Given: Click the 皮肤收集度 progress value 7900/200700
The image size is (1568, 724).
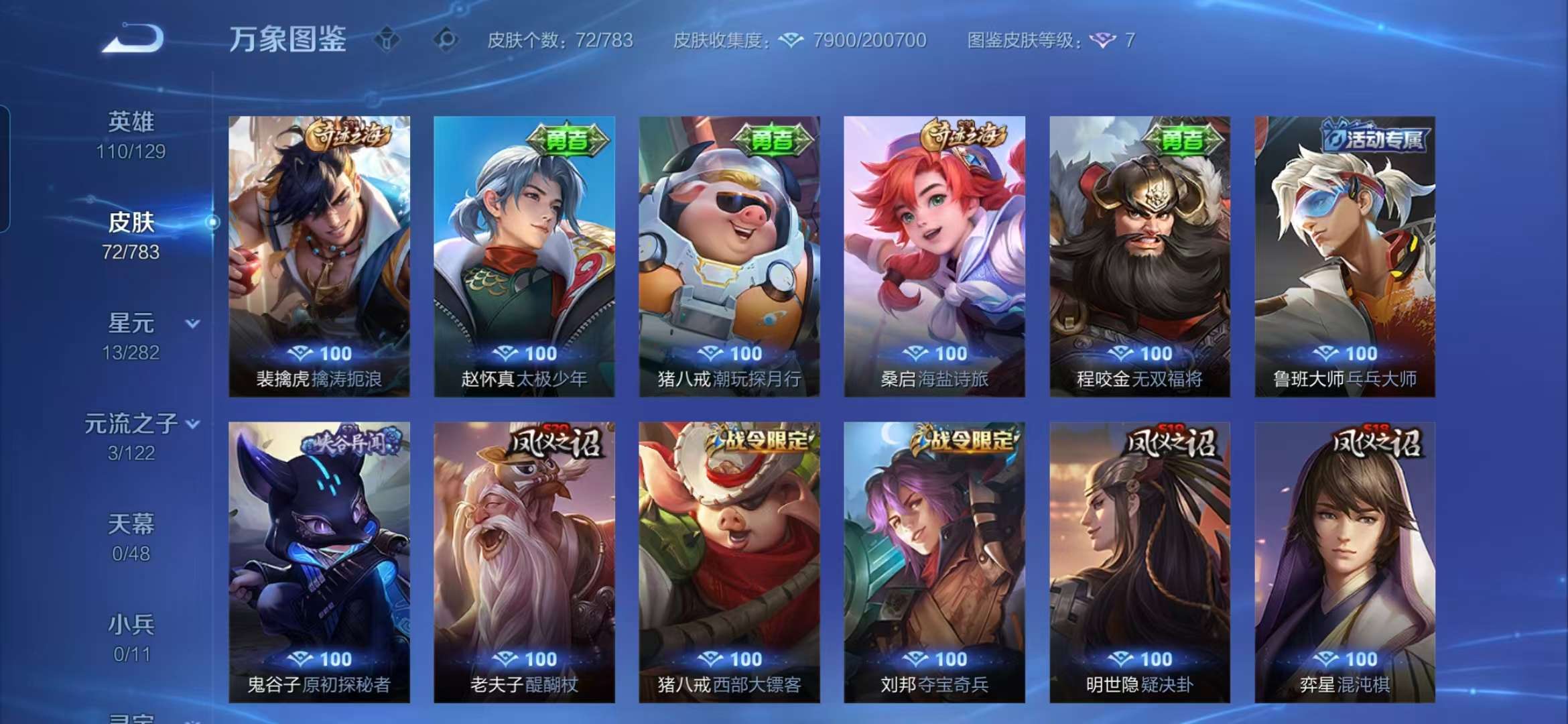Looking at the screenshot, I should point(866,41).
